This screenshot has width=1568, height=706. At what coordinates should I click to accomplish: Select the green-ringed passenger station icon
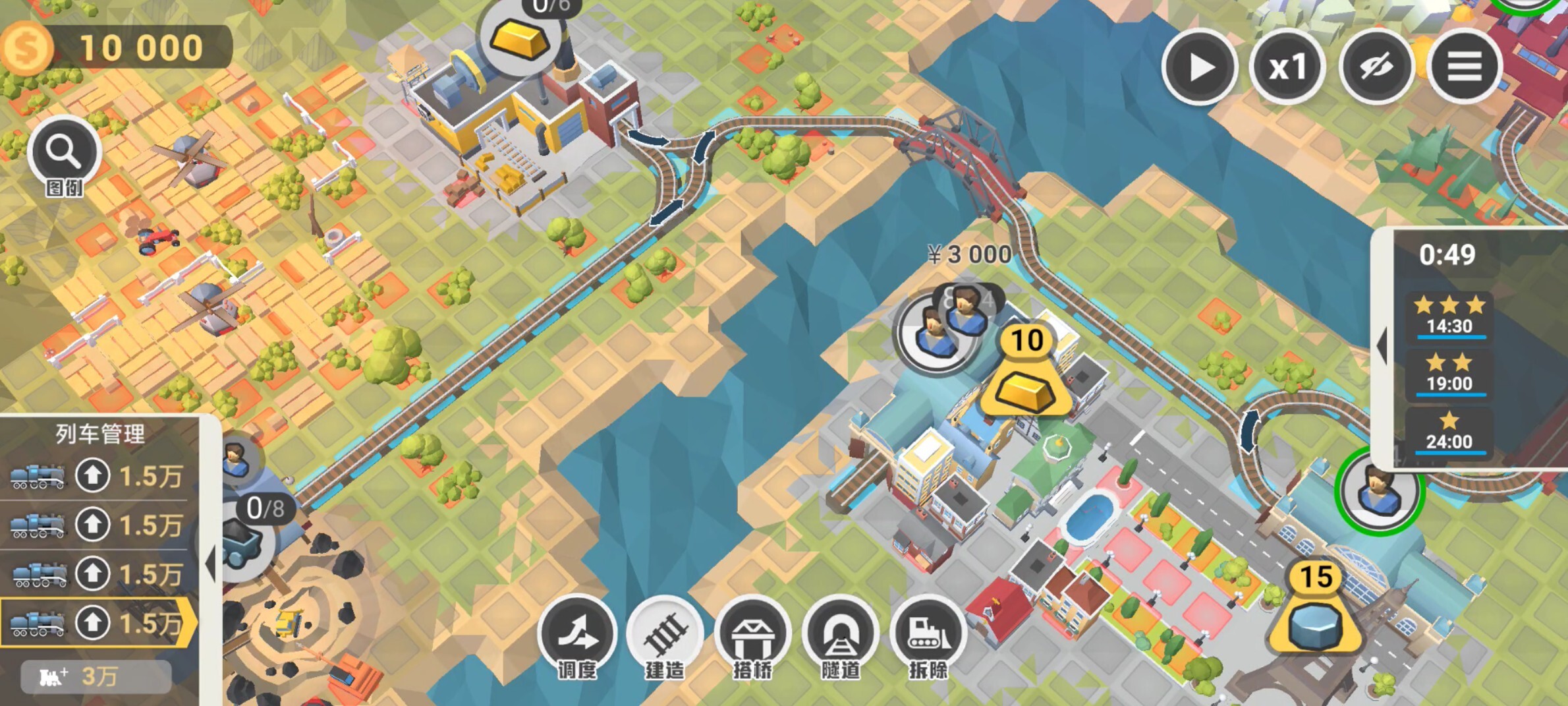(1380, 491)
